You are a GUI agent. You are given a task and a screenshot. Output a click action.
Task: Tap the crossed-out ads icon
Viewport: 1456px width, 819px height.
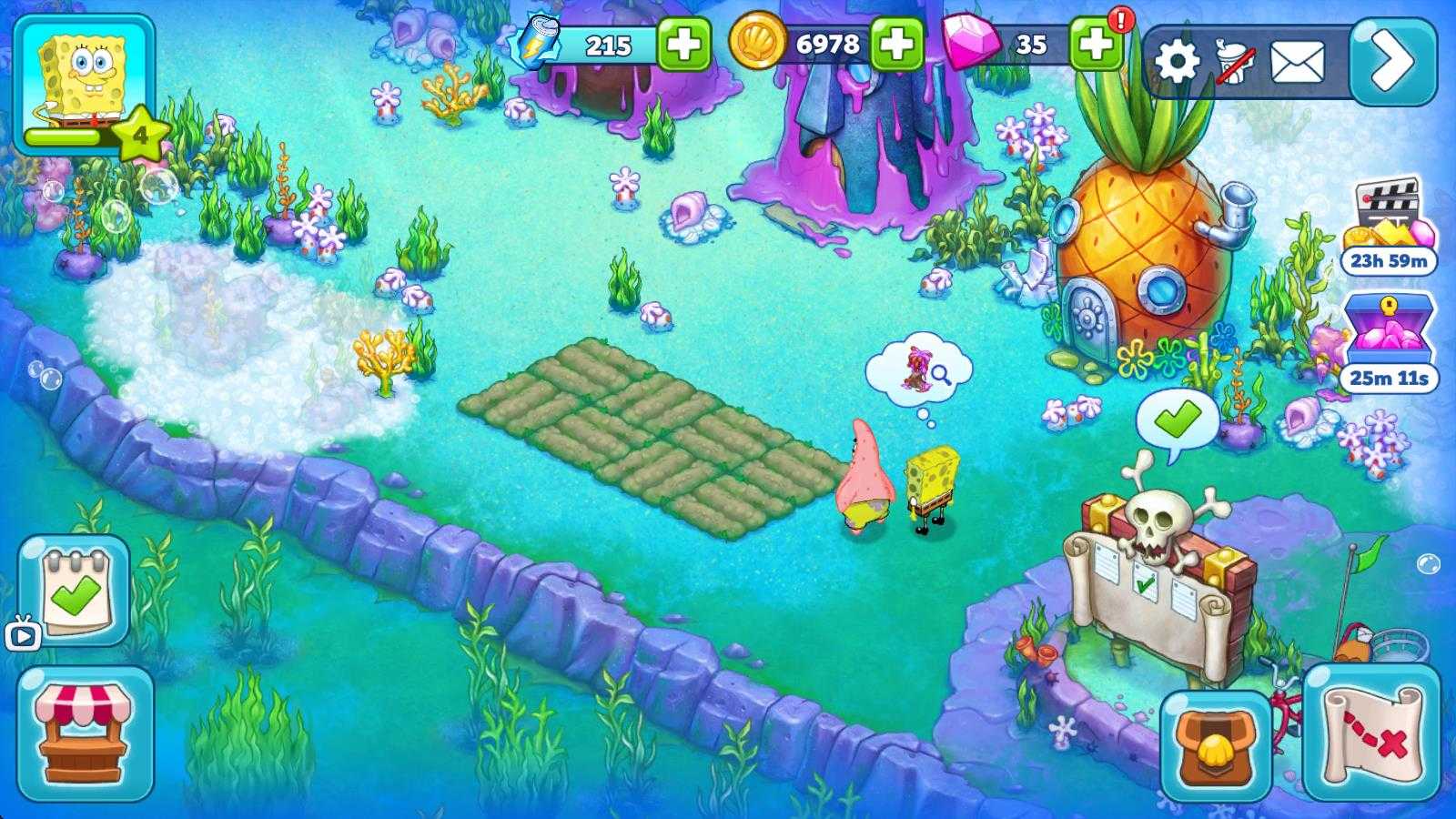(1236, 63)
